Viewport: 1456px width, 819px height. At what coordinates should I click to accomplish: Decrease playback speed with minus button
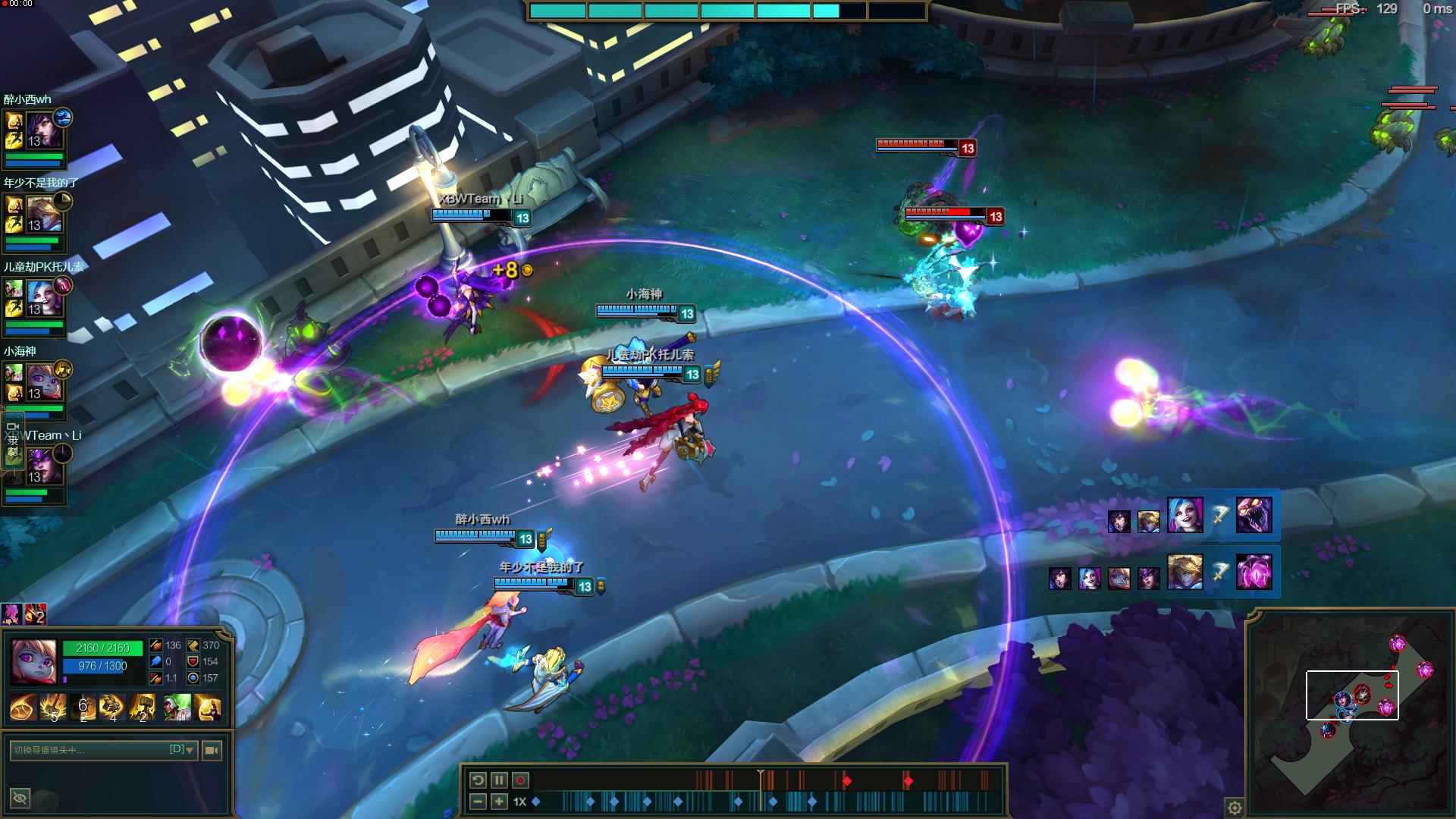click(478, 802)
